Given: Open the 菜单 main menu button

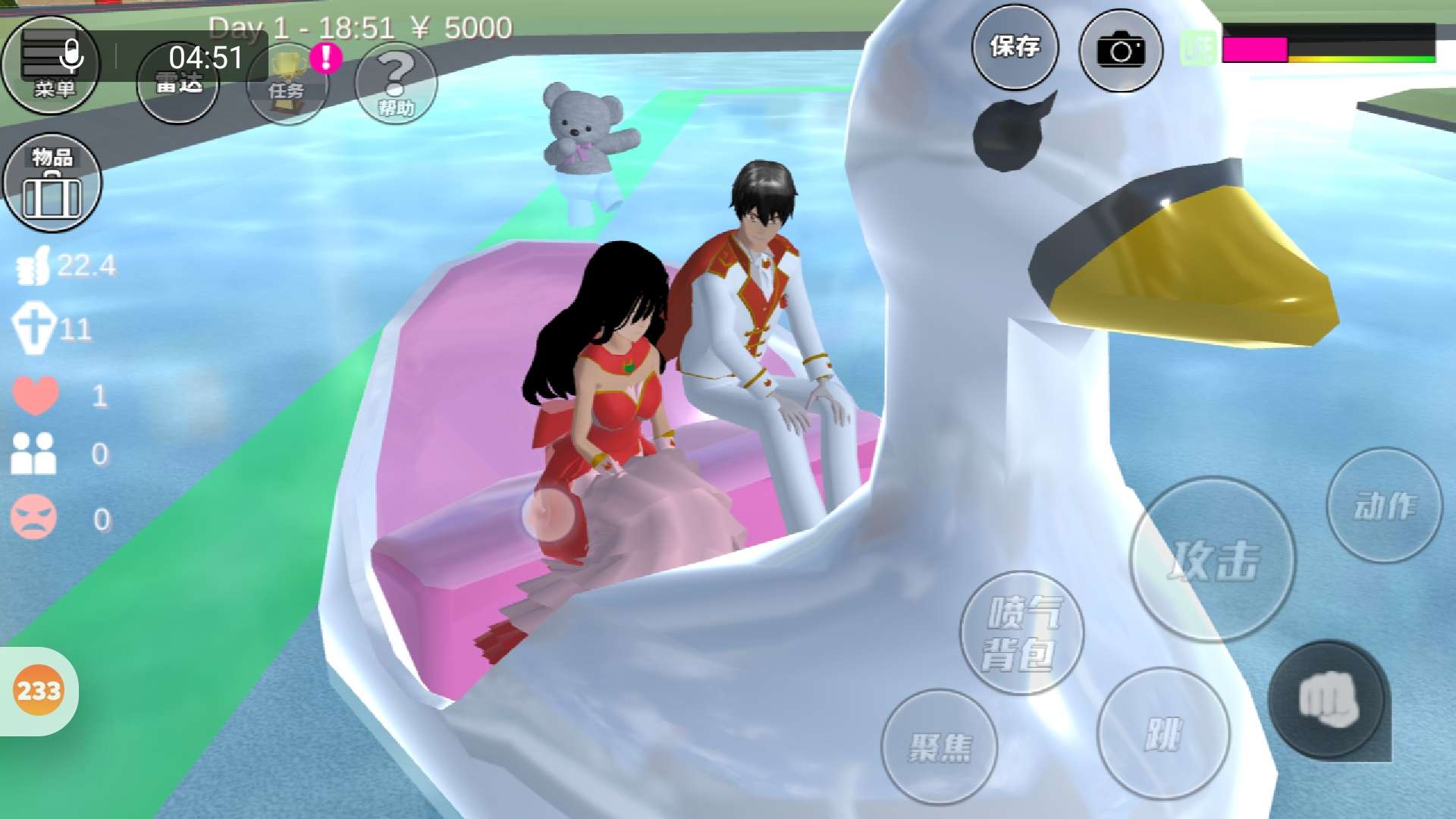Looking at the screenshot, I should [x=51, y=65].
